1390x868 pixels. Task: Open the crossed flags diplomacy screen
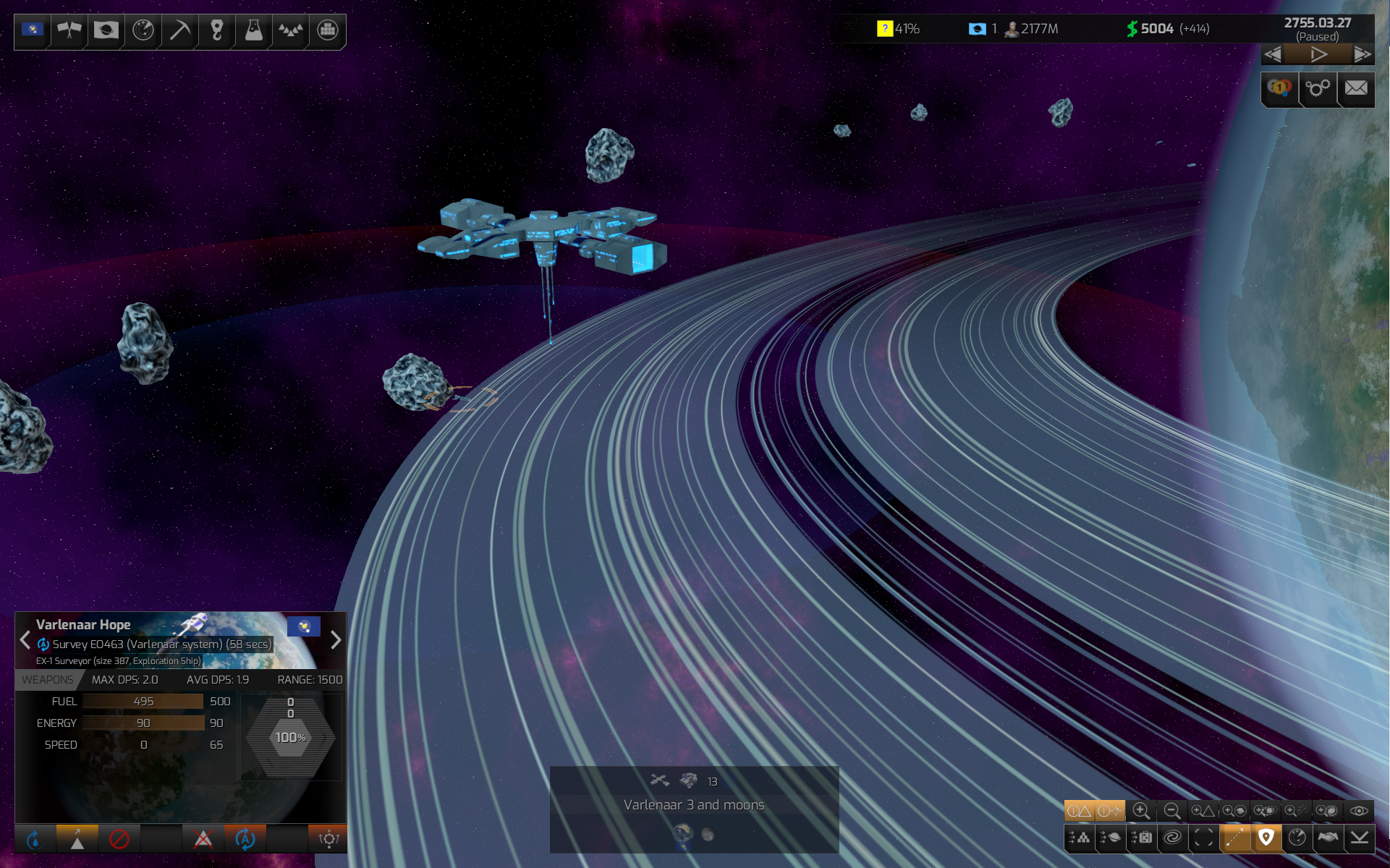point(69,30)
